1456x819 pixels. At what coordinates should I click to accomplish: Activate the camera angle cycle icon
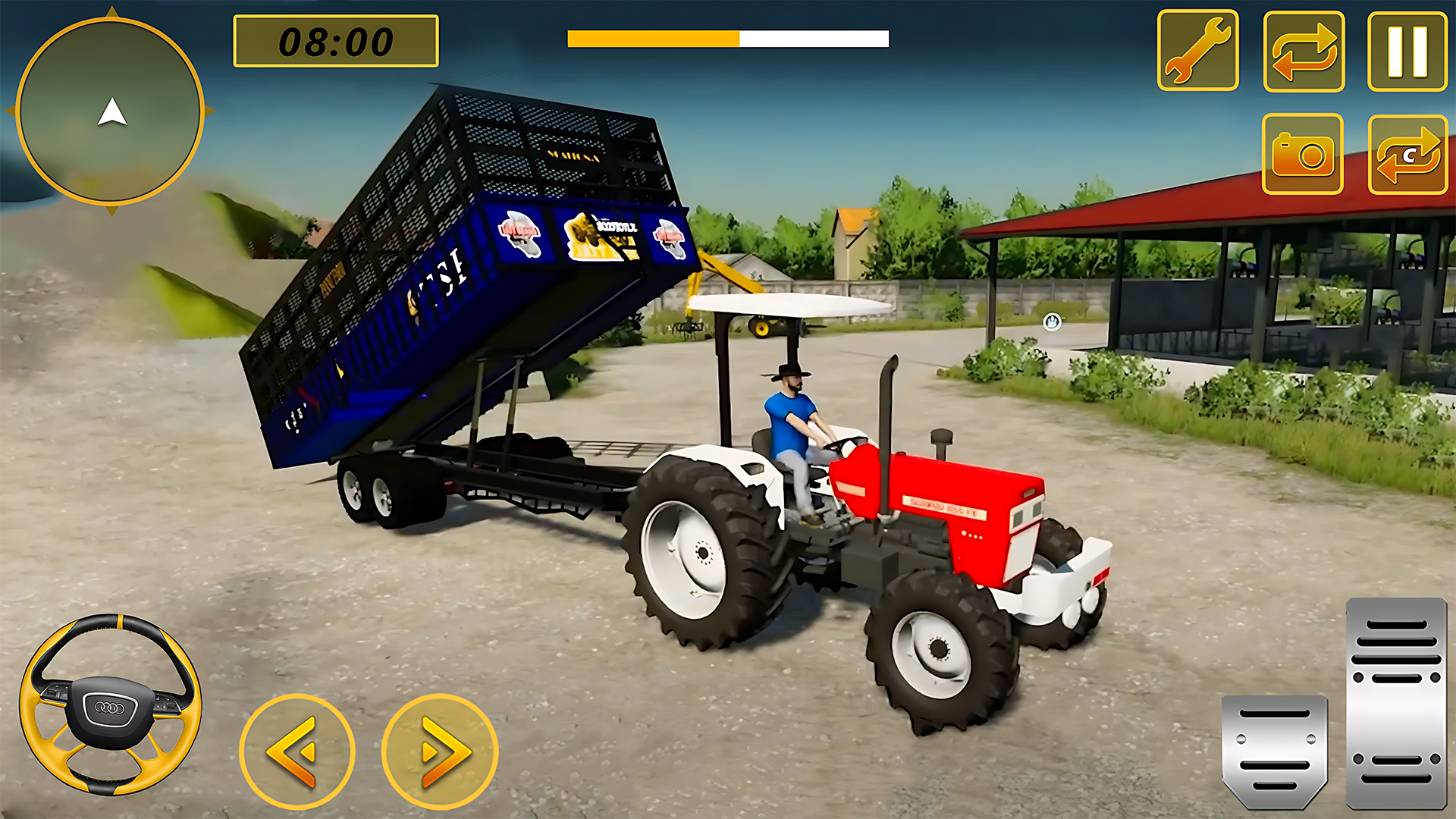(1409, 155)
